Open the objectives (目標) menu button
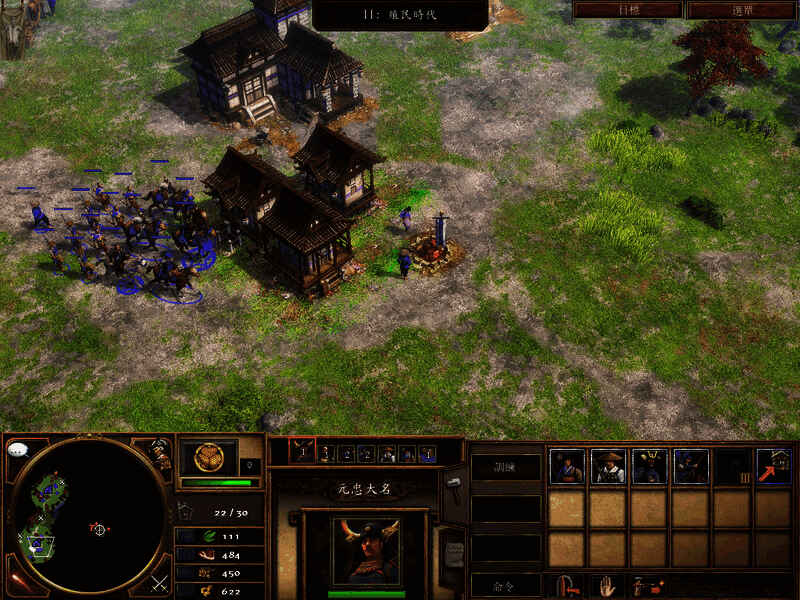 627,10
